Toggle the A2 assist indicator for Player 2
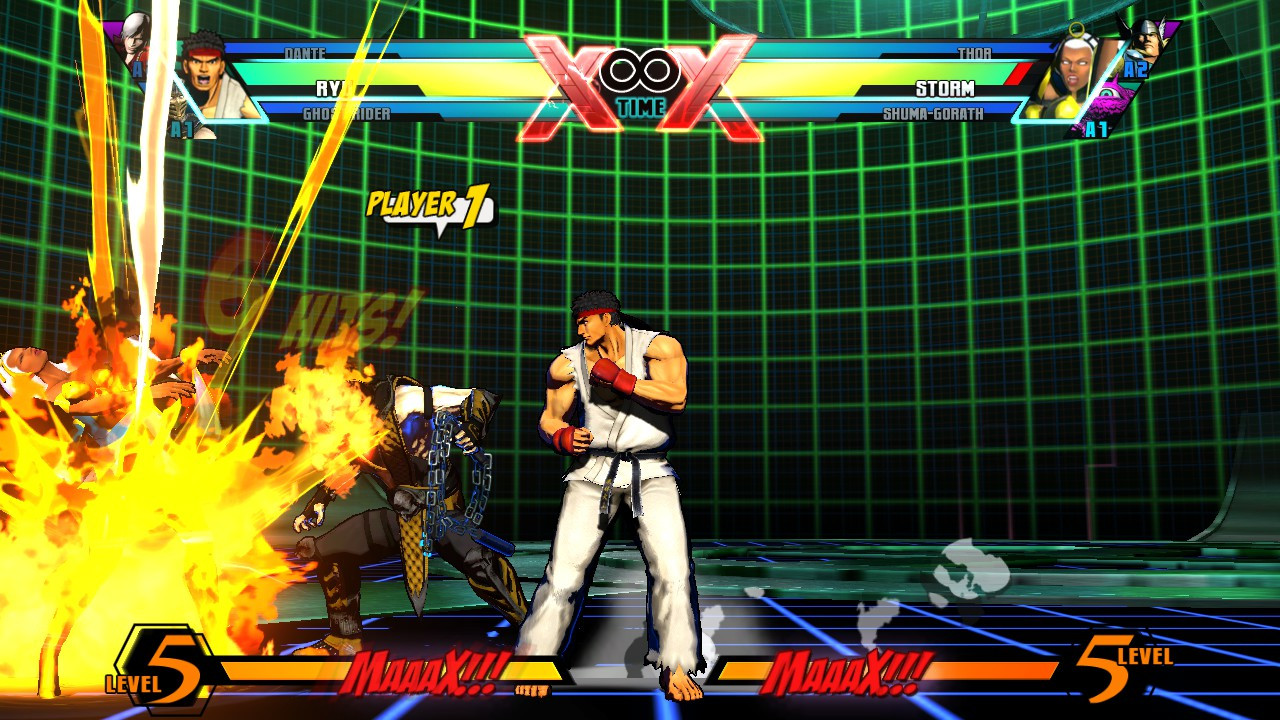The width and height of the screenshot is (1280, 720). [1135, 69]
